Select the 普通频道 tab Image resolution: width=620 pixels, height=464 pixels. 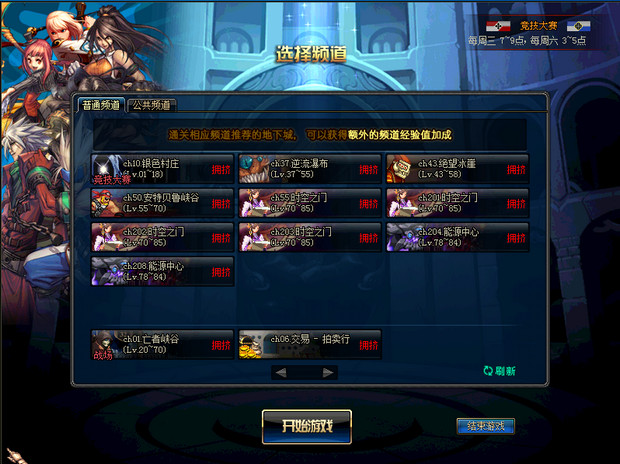pos(101,104)
